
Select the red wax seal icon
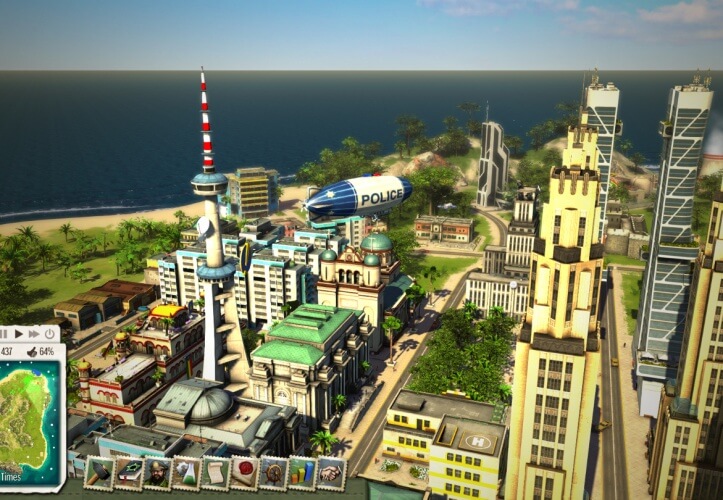point(244,471)
